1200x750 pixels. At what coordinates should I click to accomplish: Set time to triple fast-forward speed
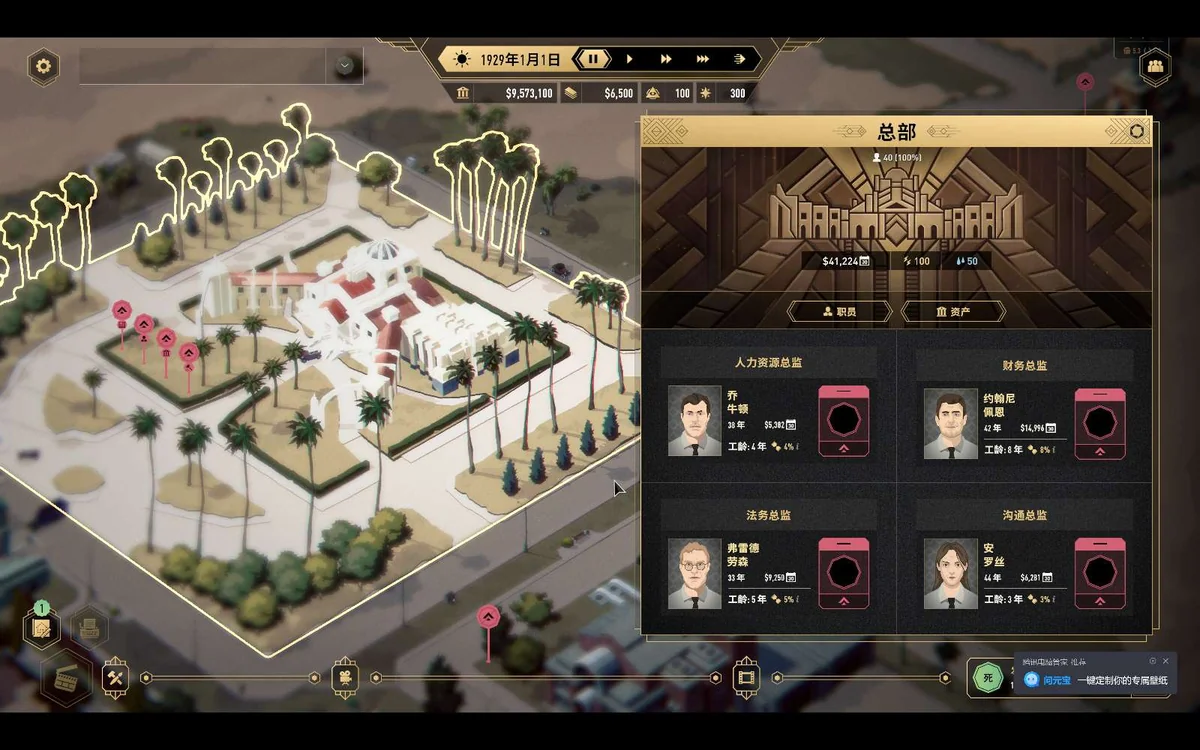[703, 60]
